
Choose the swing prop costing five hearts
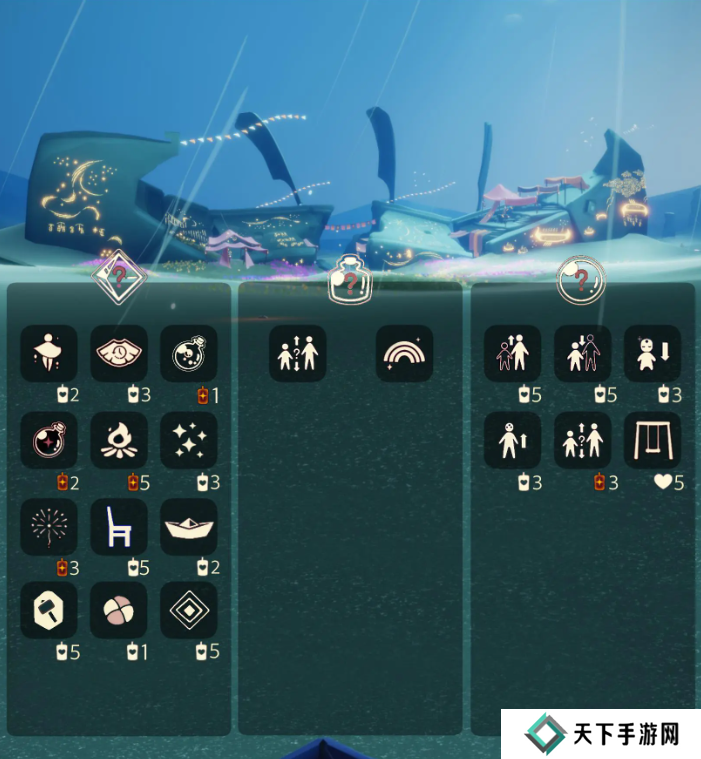[x=653, y=440]
